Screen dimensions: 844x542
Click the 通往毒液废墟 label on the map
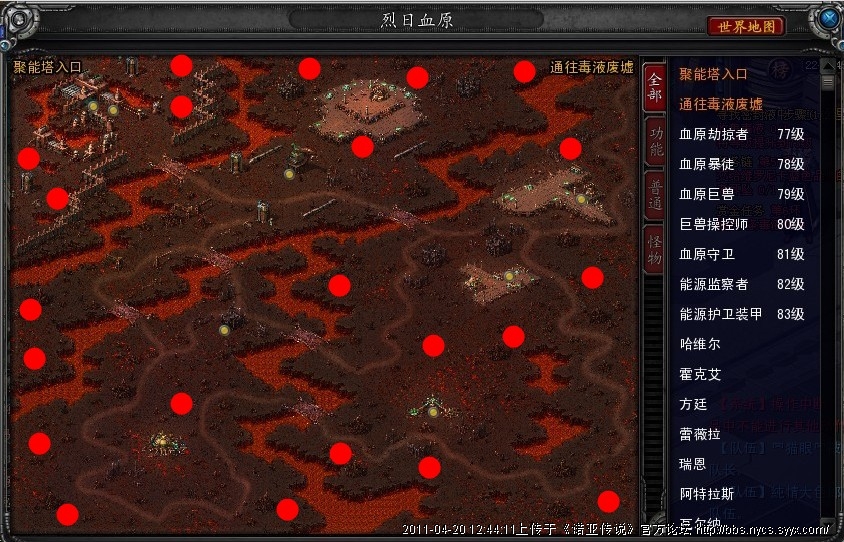(592, 68)
